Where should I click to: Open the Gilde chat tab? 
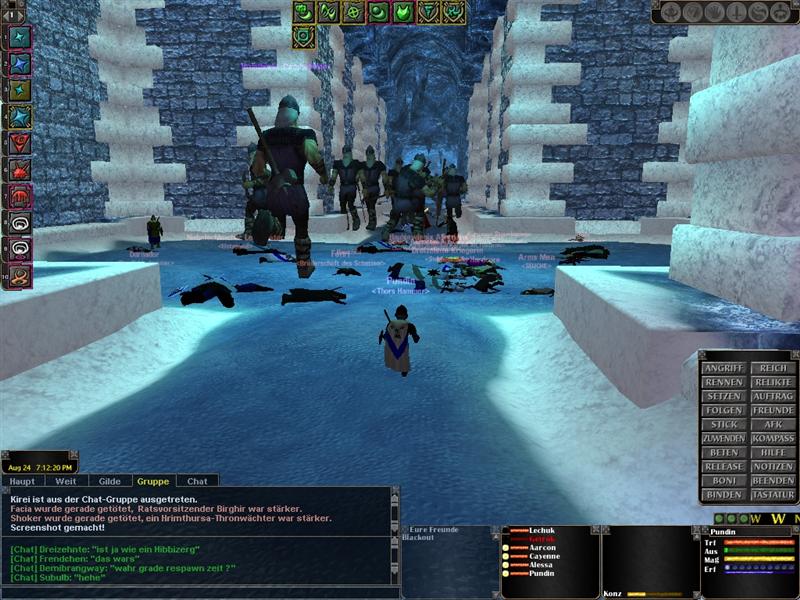pyautogui.click(x=110, y=481)
